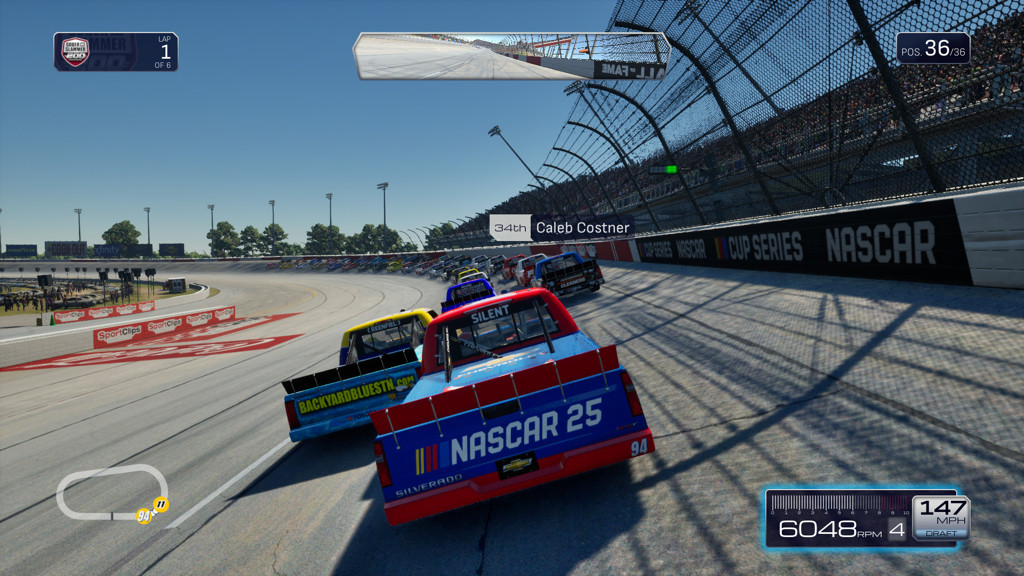Click the Caleb Costner driver name tag
1024x576 pixels.
[561, 228]
